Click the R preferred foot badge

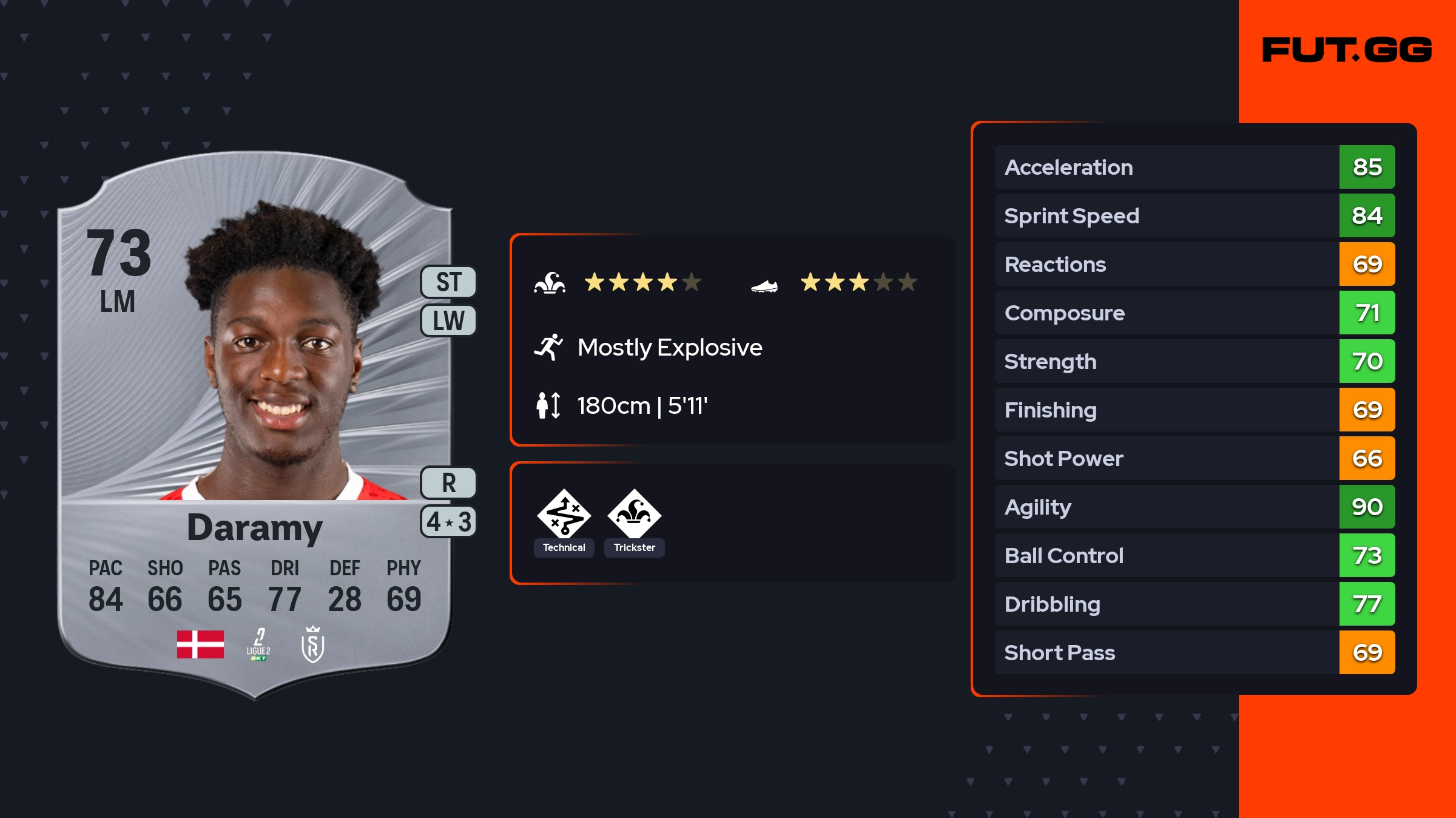(448, 483)
